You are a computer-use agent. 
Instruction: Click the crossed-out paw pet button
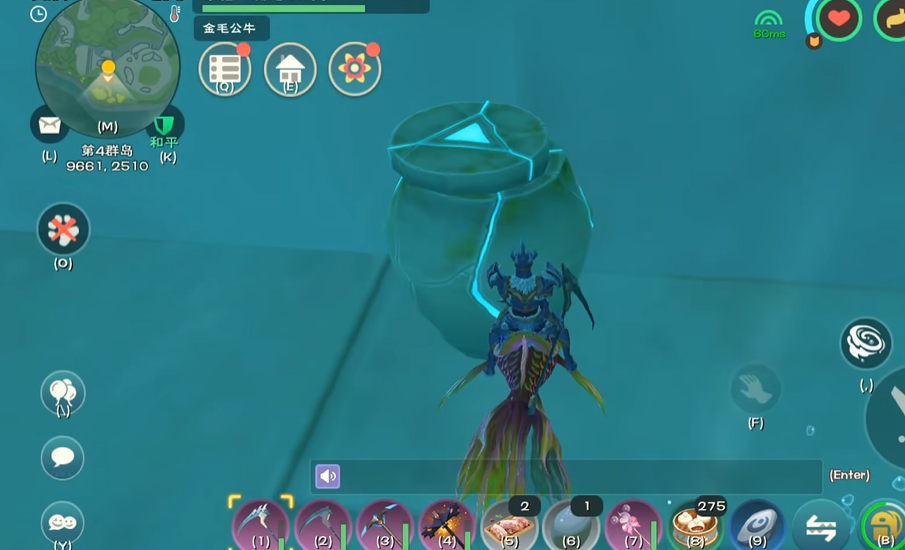[63, 230]
